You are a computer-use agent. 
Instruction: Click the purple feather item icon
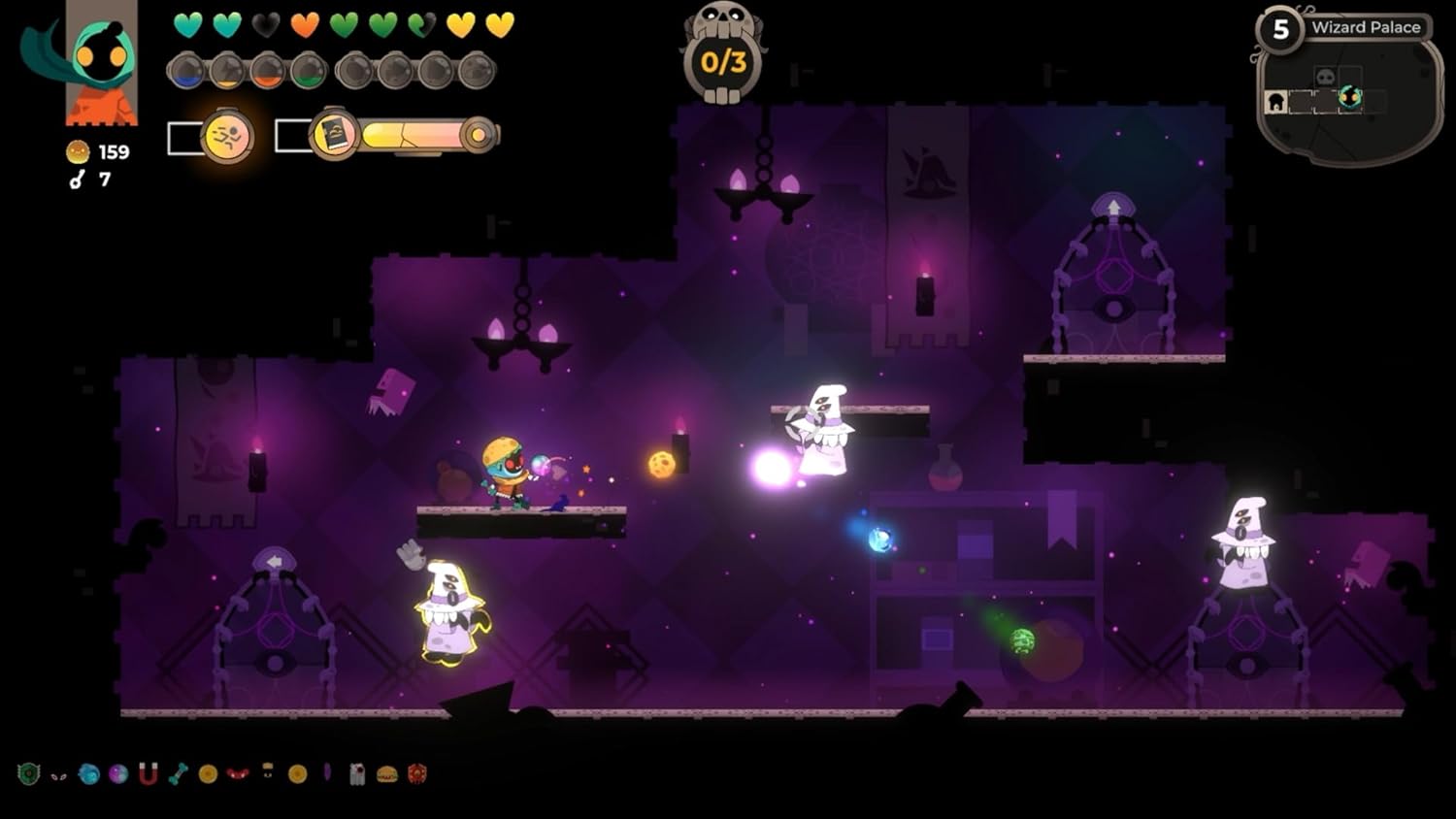point(328,773)
